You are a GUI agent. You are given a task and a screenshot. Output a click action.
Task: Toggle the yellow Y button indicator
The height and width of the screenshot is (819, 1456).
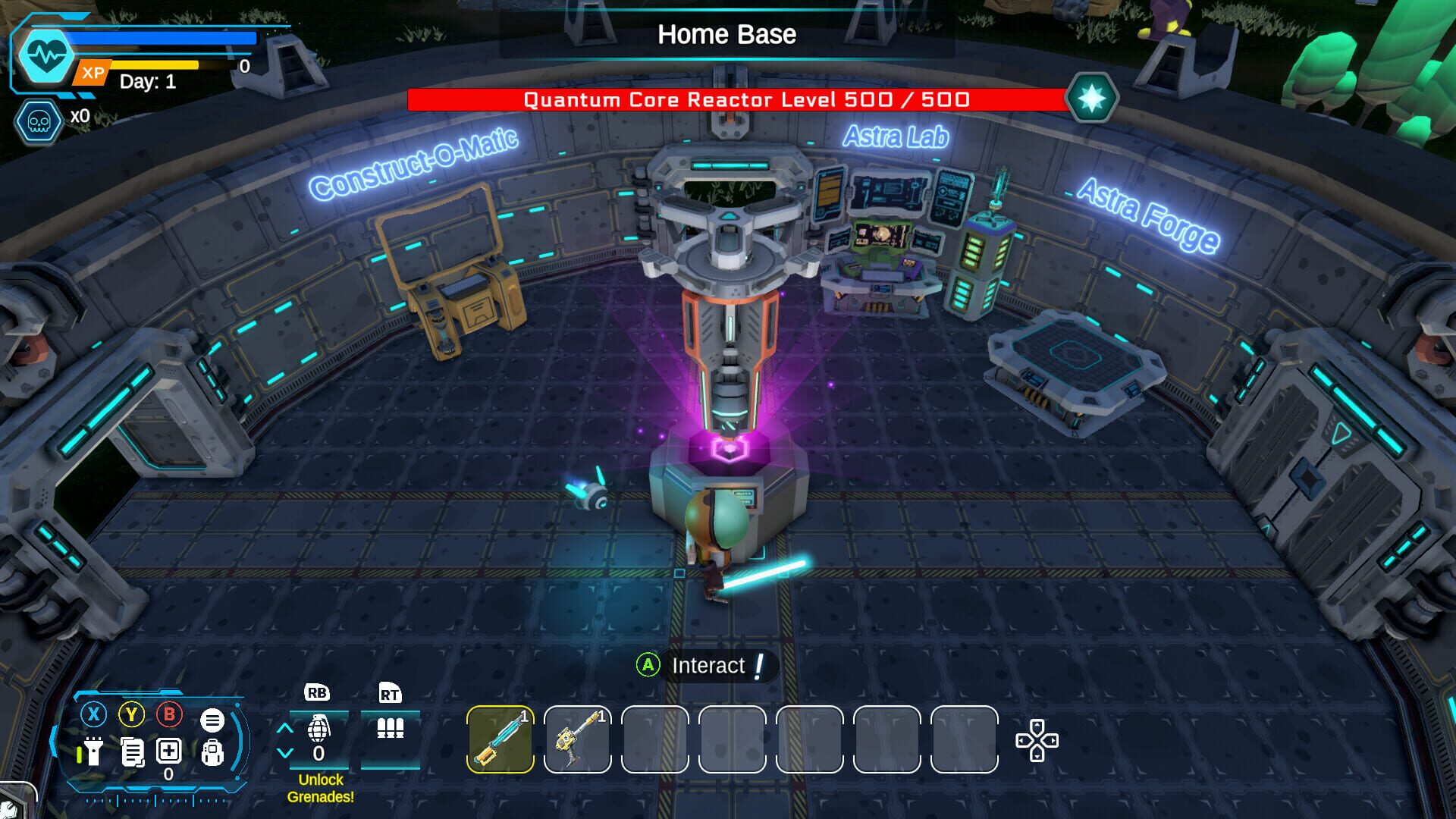coord(131,714)
